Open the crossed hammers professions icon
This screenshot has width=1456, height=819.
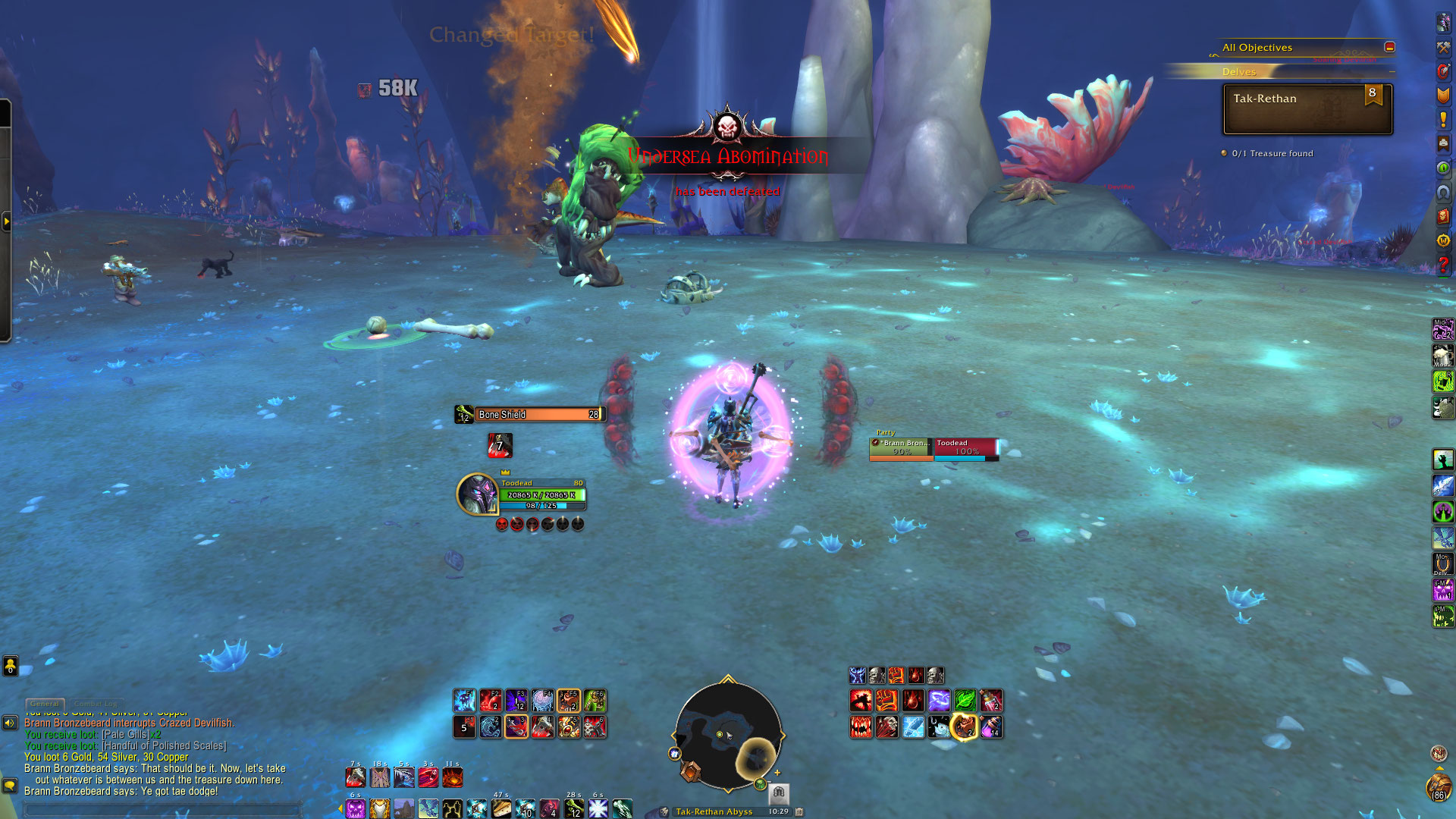click(1443, 48)
